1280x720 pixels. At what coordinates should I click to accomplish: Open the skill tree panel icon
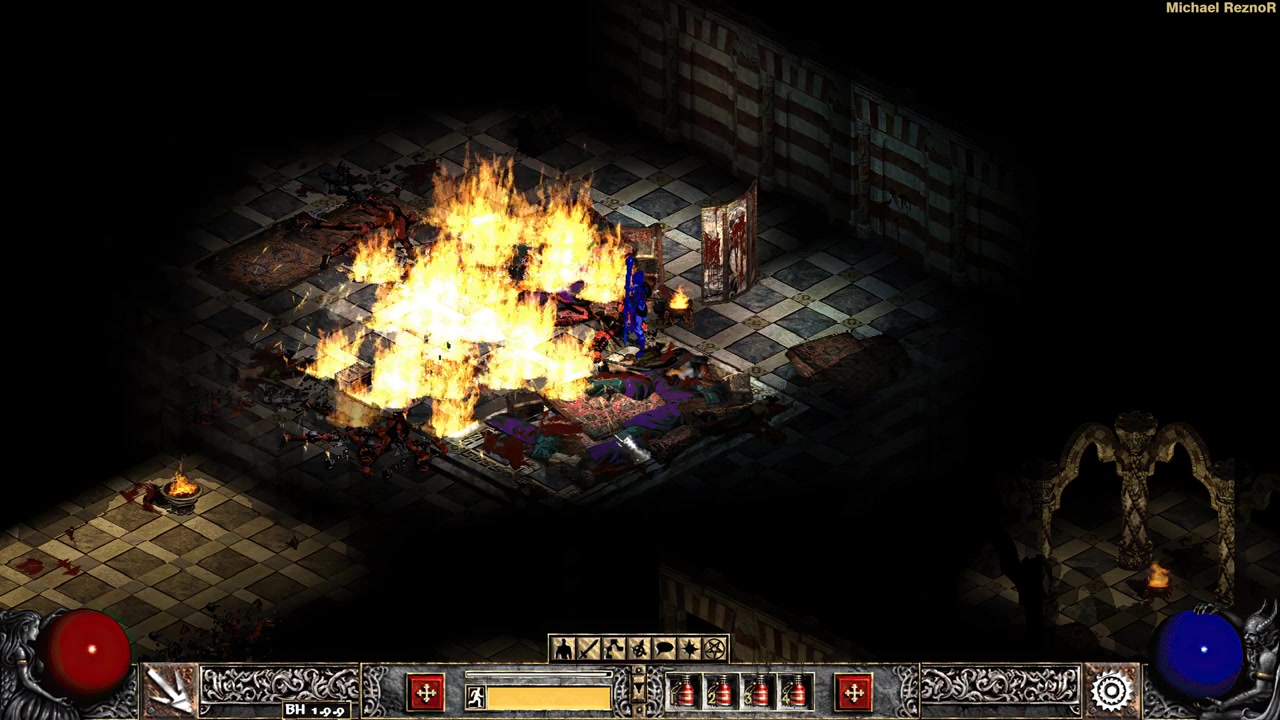click(x=613, y=650)
